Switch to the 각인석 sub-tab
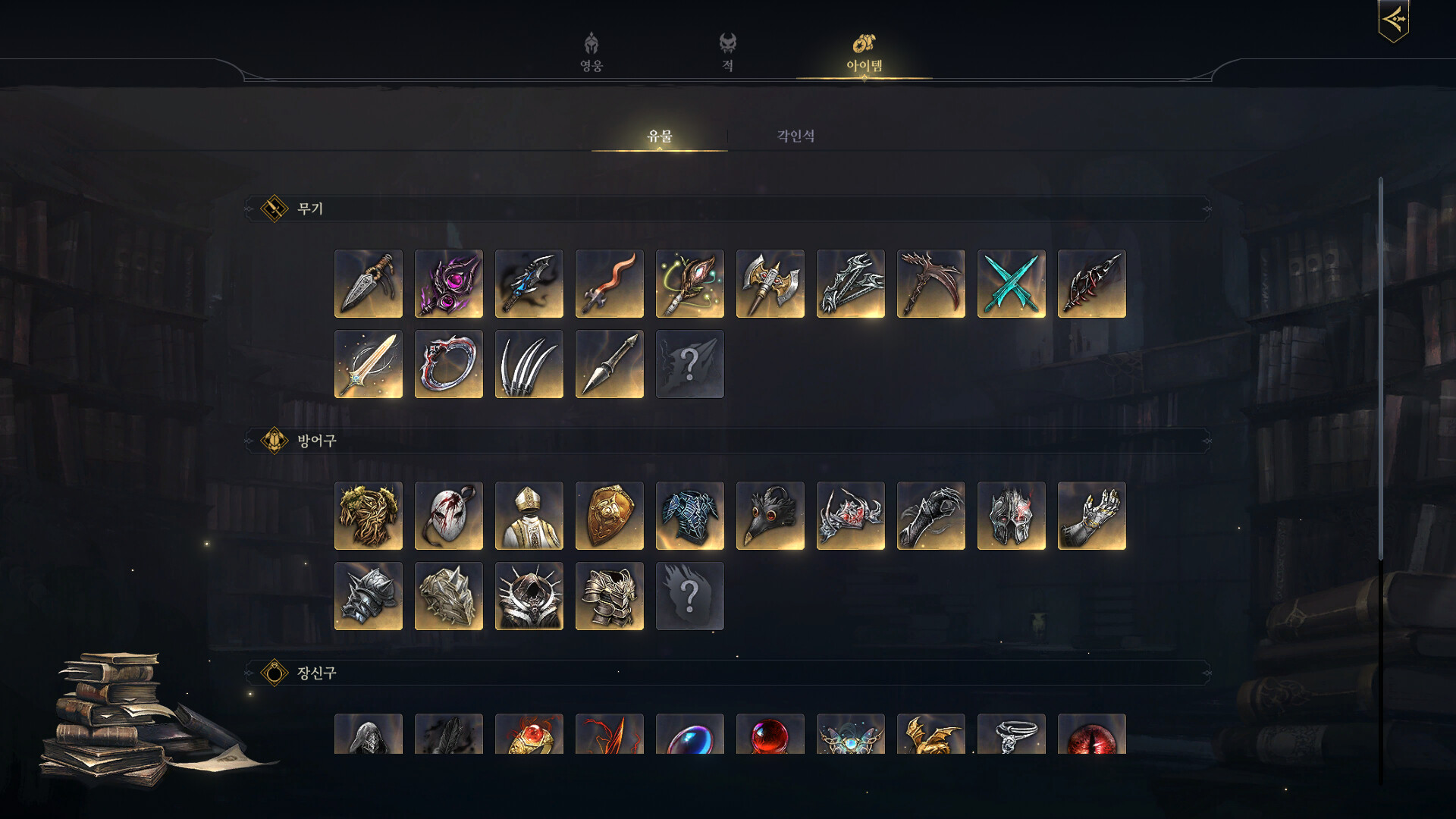Image resolution: width=1456 pixels, height=819 pixels. pos(795,136)
